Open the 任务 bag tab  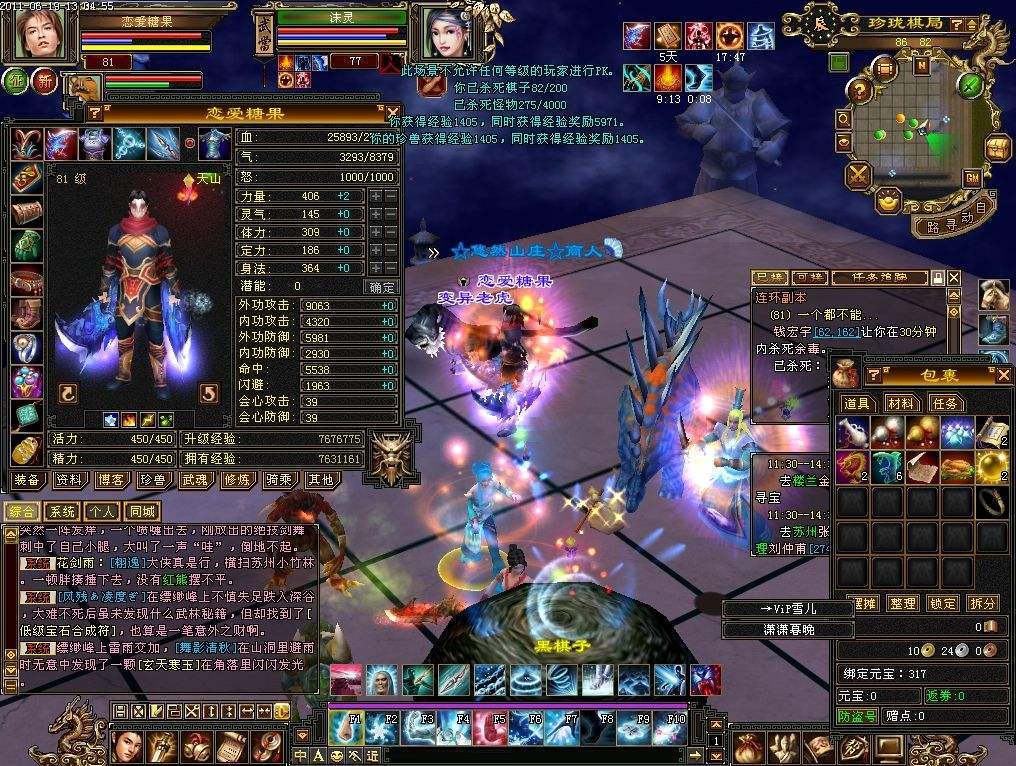click(945, 403)
